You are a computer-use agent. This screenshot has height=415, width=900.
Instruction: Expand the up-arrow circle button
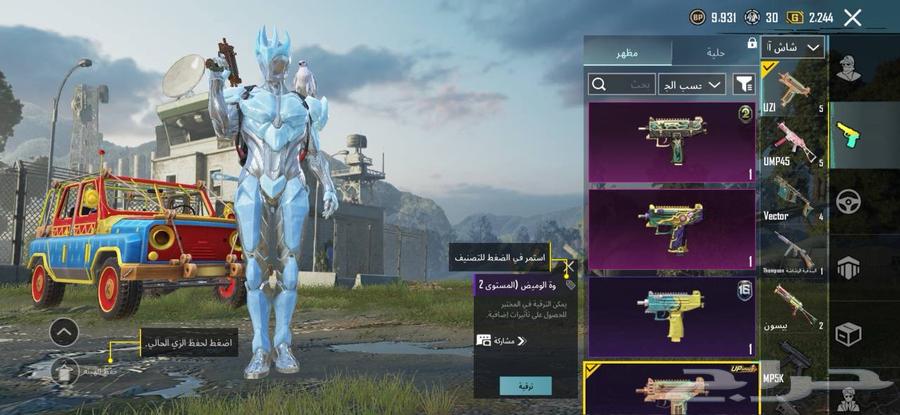click(x=64, y=332)
